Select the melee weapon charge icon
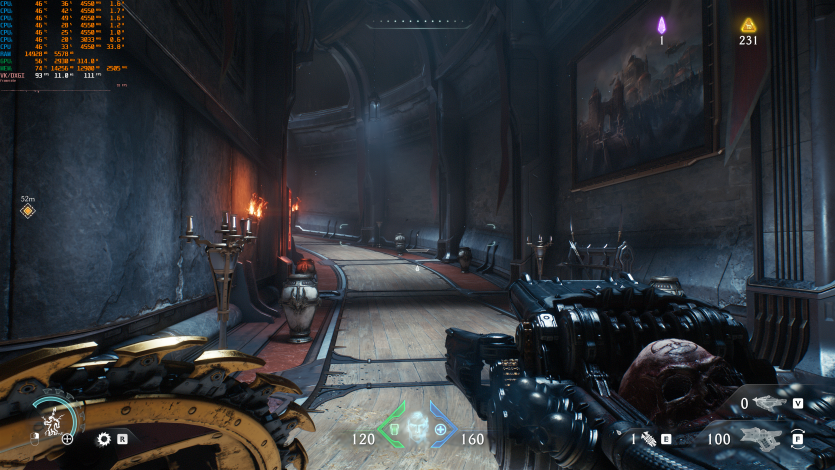835x470 pixels. click(647, 438)
